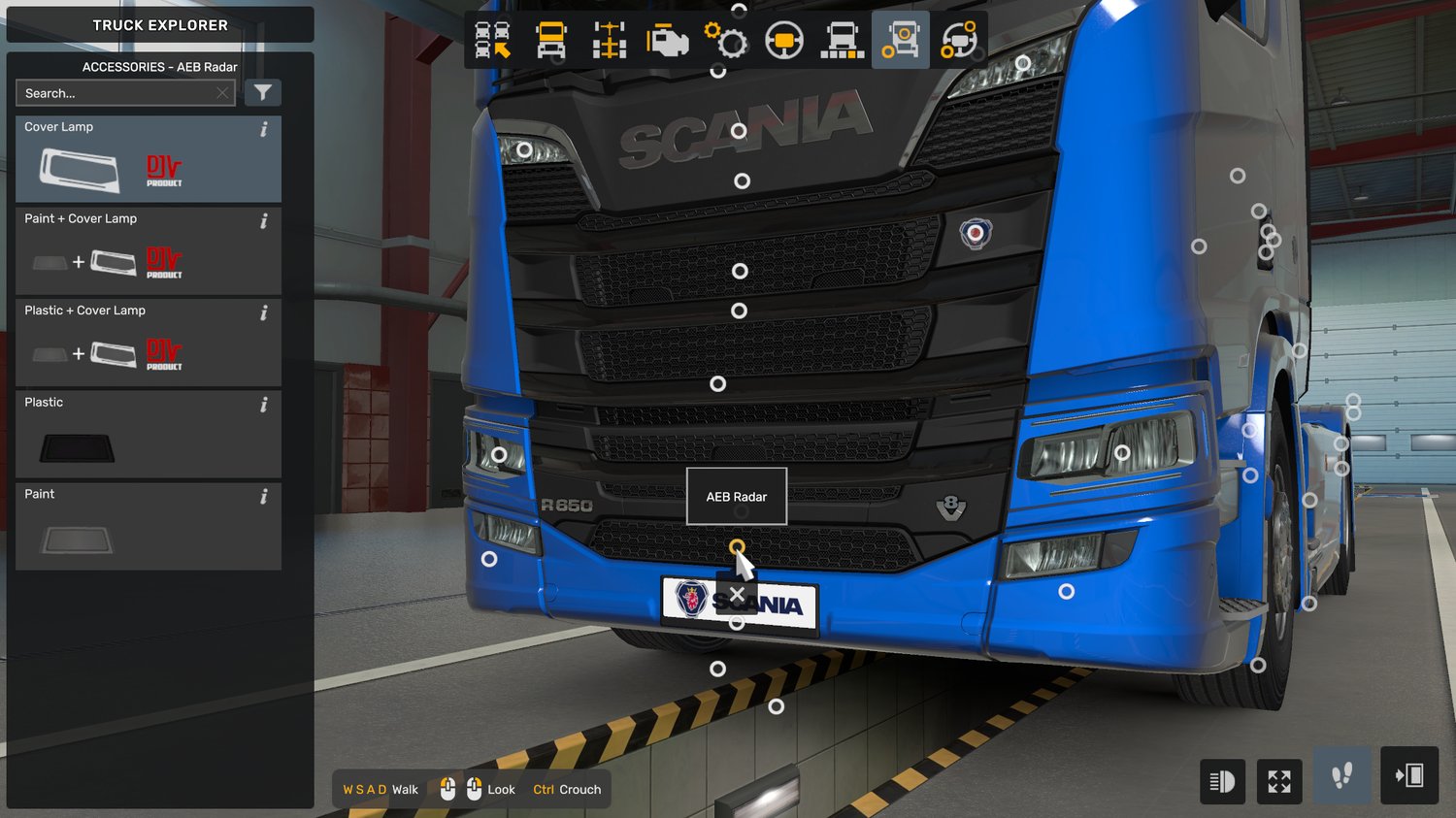Toggle the truck headlights button
Screen dimensions: 1456x818
pyautogui.click(x=1222, y=780)
